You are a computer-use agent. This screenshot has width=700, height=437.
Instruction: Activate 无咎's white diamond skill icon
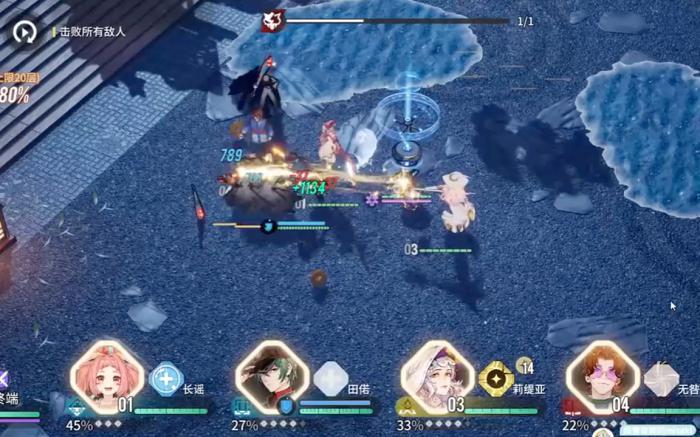660,378
